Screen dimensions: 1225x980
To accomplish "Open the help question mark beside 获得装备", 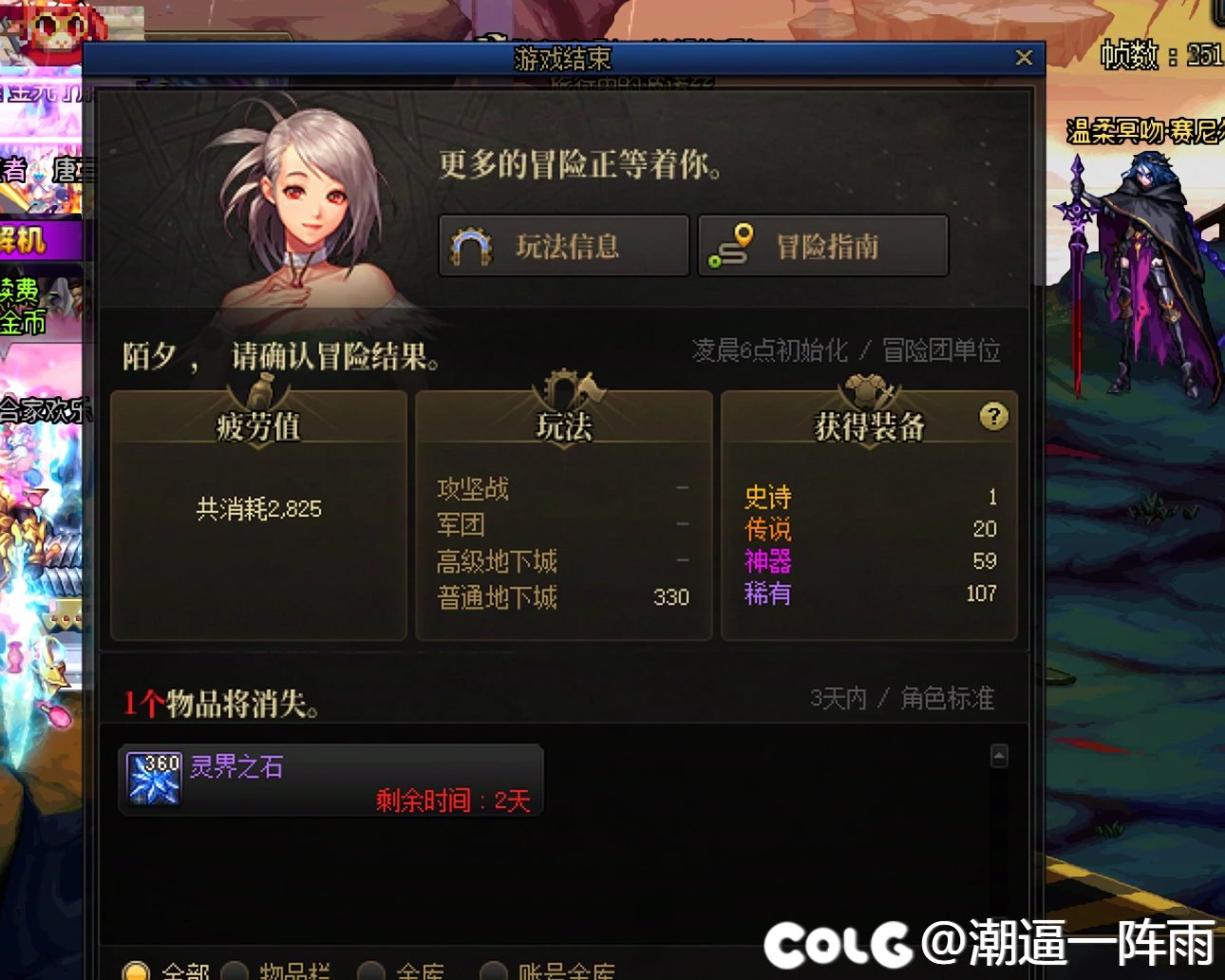I will click(x=993, y=418).
